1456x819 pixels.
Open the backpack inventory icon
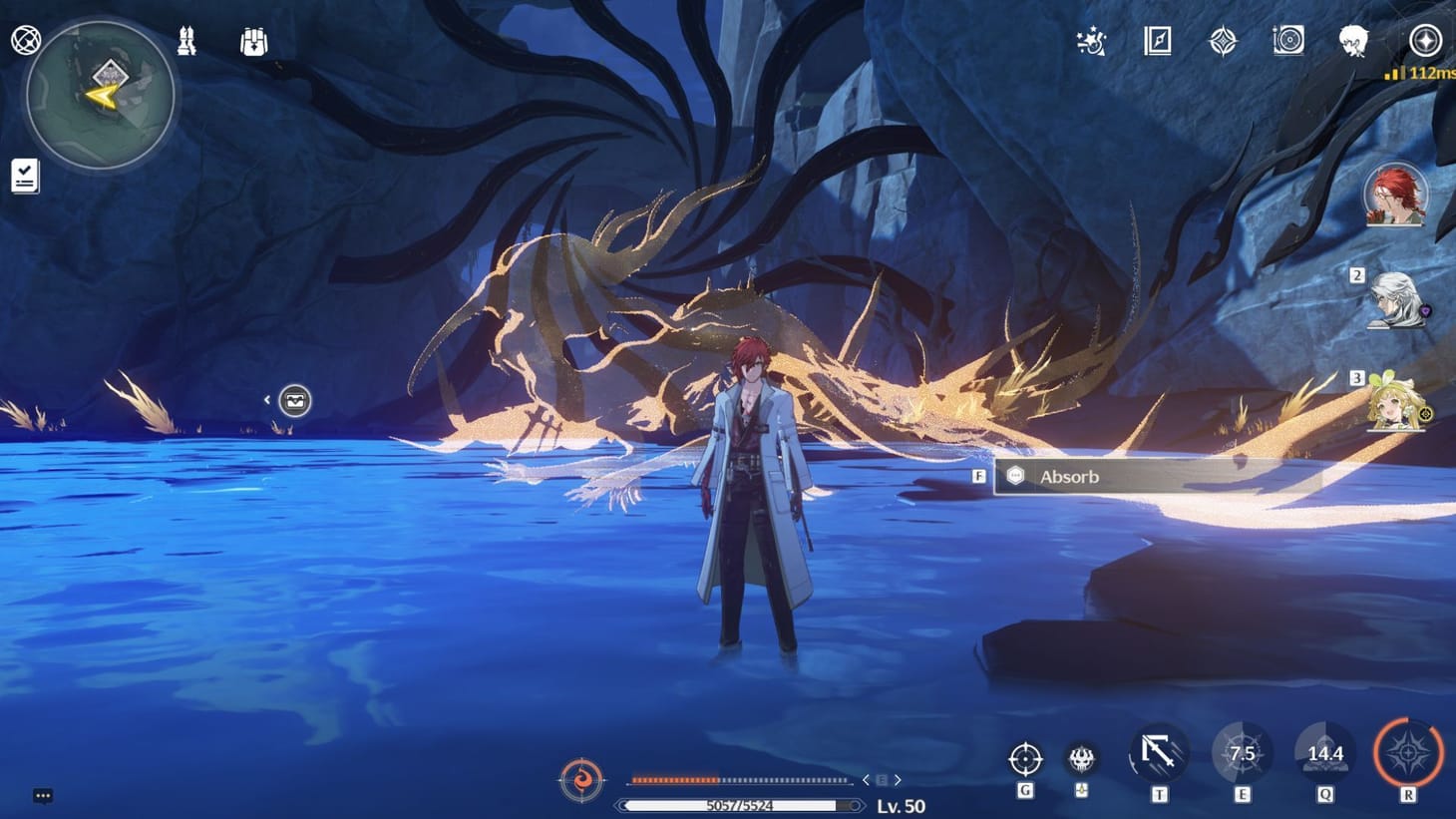252,42
